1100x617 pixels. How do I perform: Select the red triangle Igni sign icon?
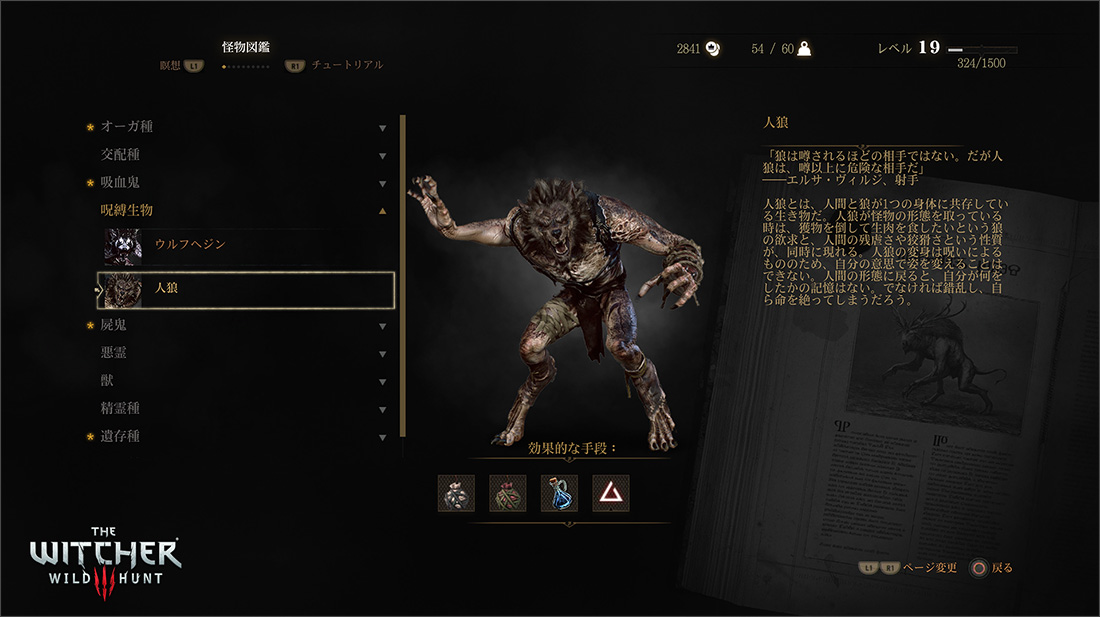[610, 493]
